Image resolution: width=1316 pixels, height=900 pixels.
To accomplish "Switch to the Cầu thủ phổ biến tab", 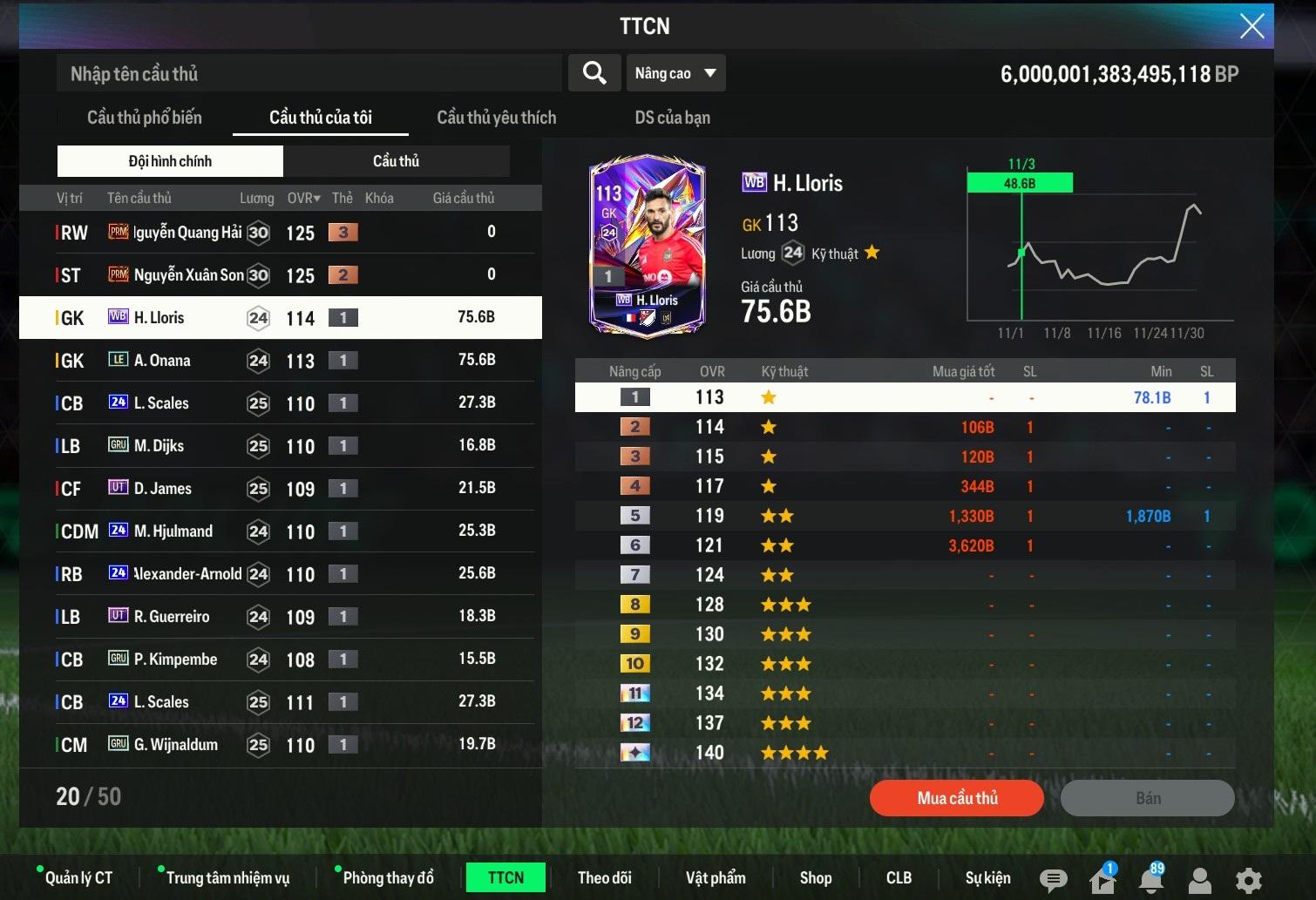I will pyautogui.click(x=145, y=118).
